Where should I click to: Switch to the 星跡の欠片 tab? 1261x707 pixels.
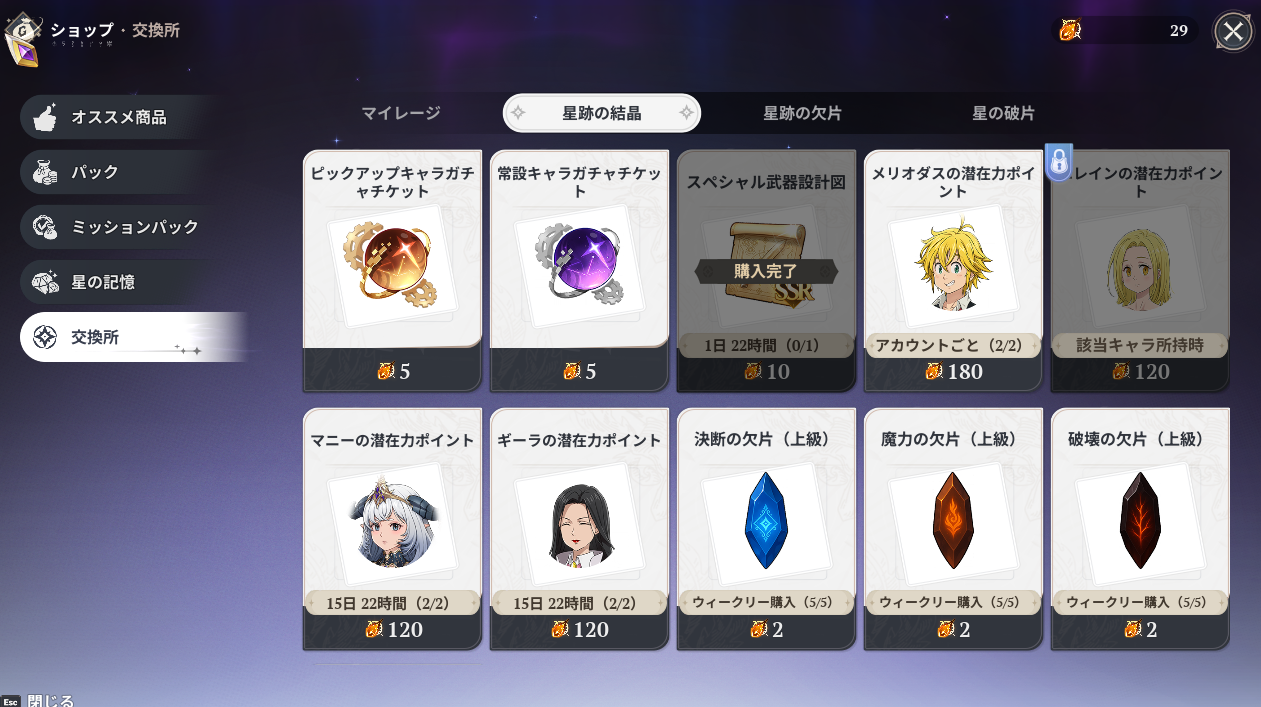(802, 113)
